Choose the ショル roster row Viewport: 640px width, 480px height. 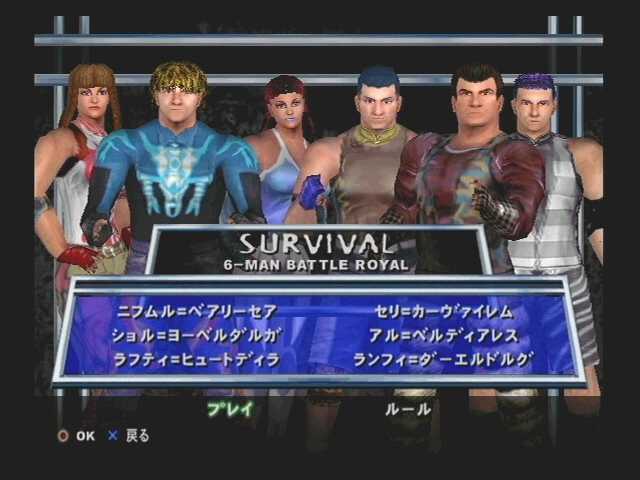coord(200,335)
